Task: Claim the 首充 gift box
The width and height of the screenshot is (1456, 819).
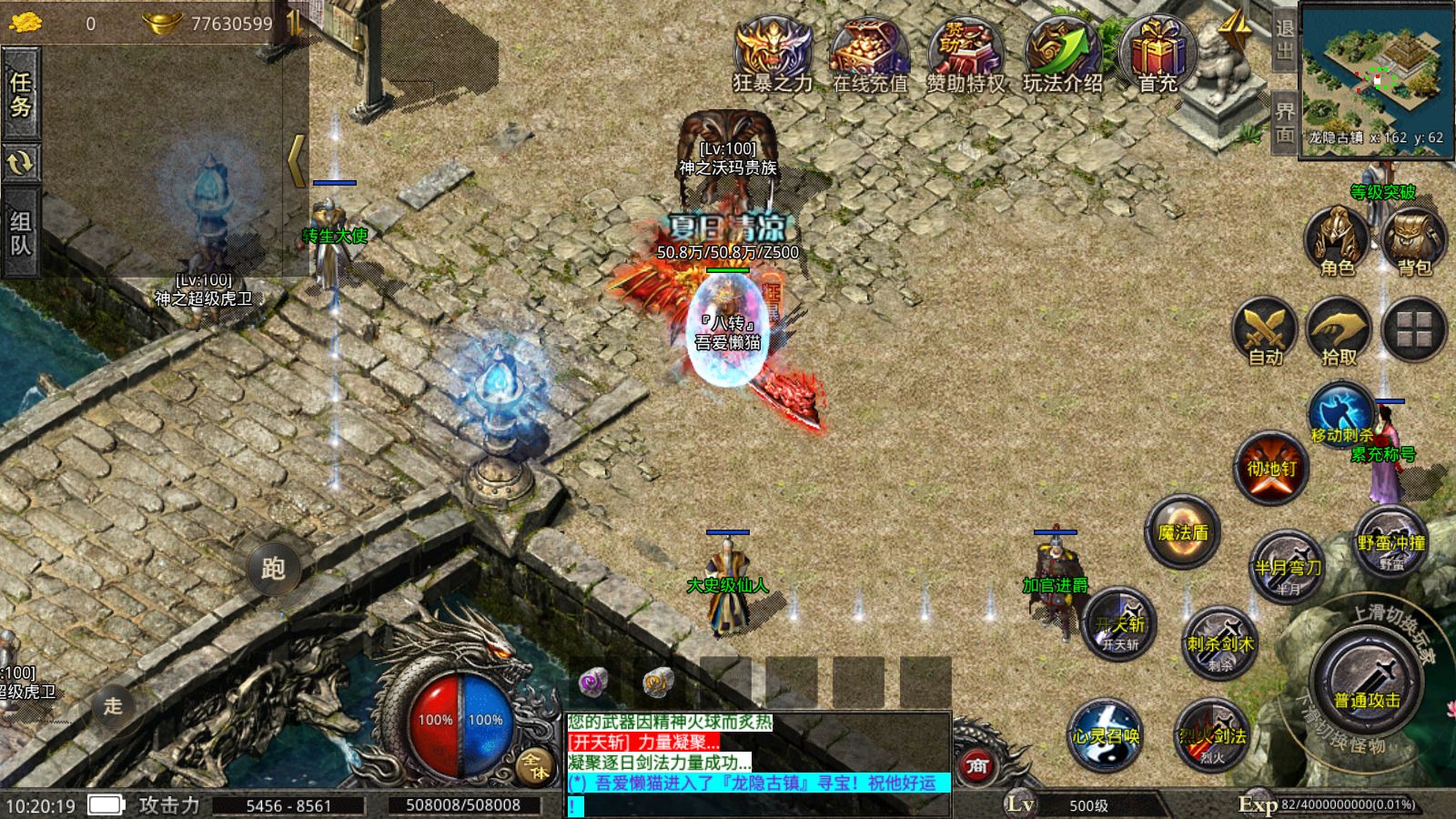Action: (1158, 53)
